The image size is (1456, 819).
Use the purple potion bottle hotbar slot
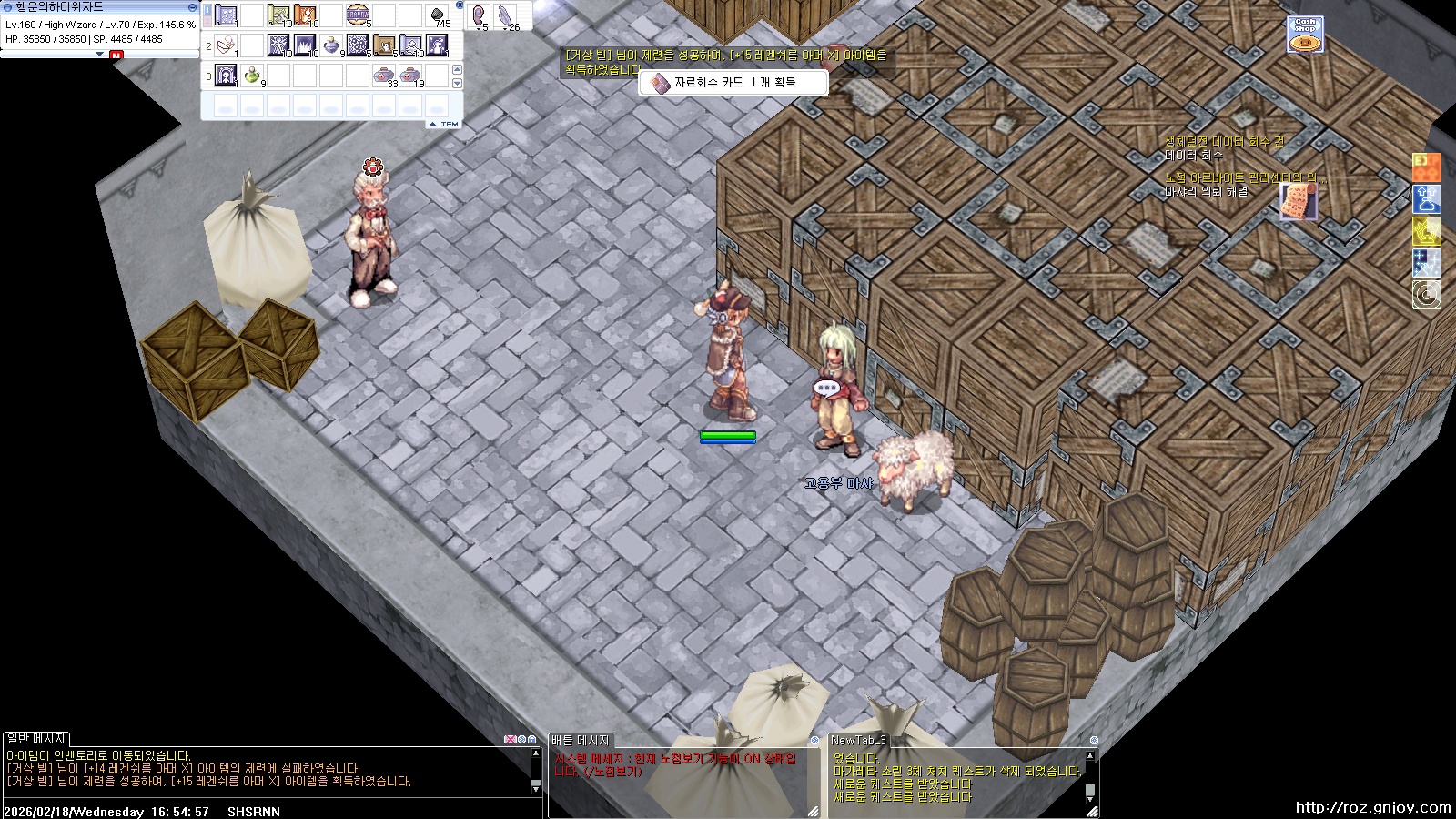click(331, 45)
